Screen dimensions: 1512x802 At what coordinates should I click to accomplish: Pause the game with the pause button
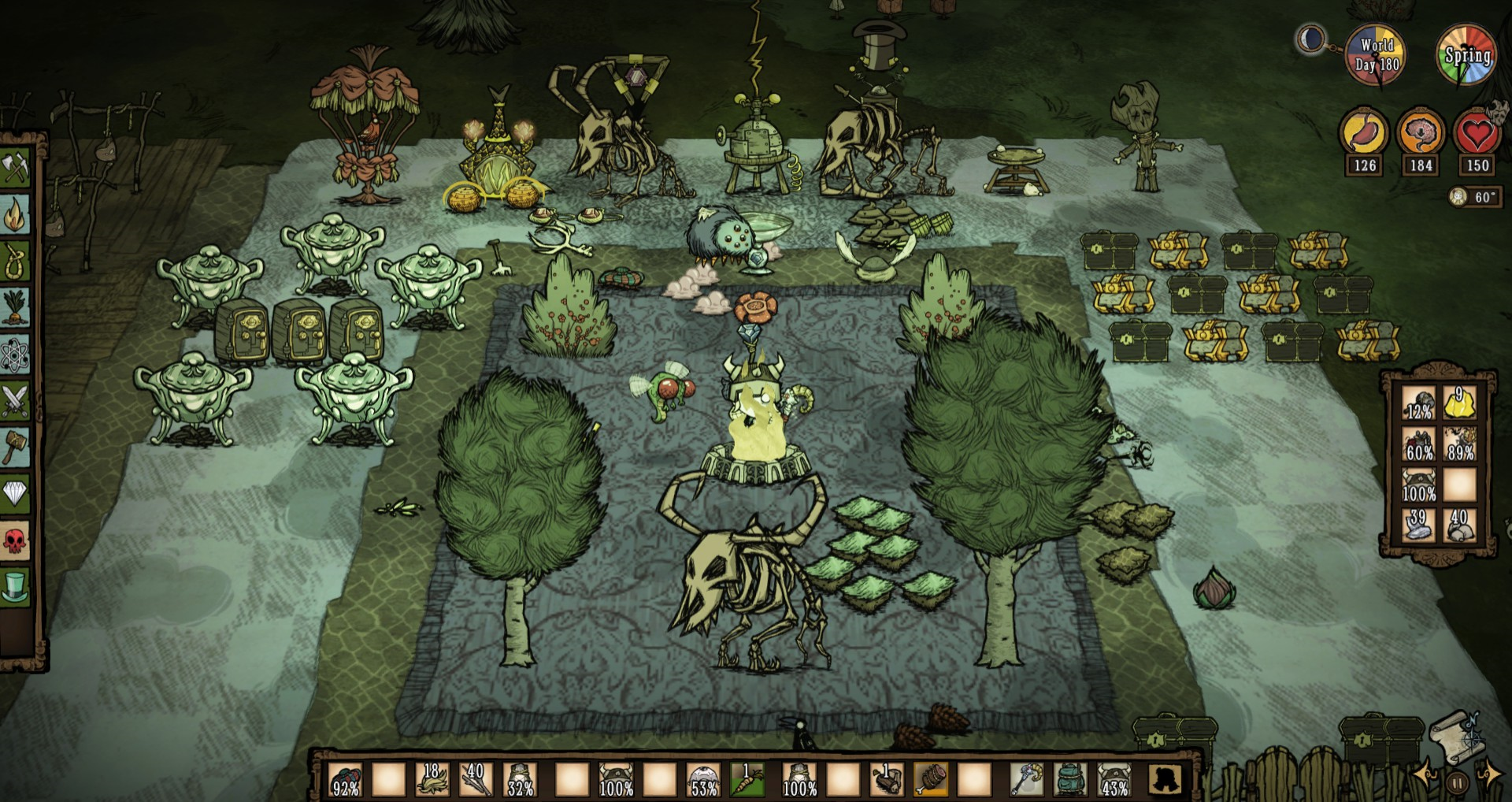1458,783
